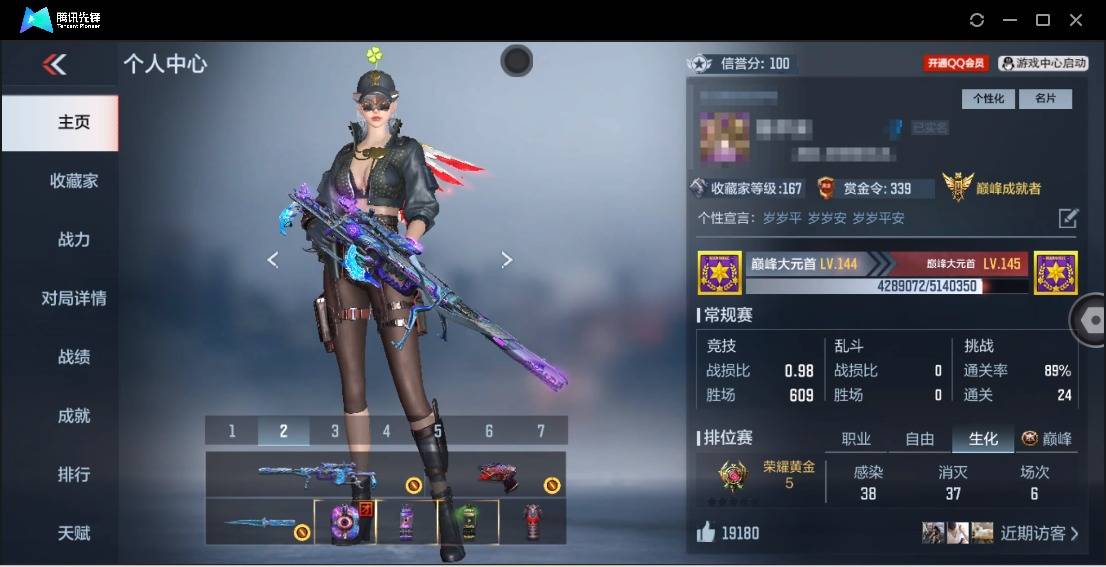Open the 收藏家 section

pos(74,181)
